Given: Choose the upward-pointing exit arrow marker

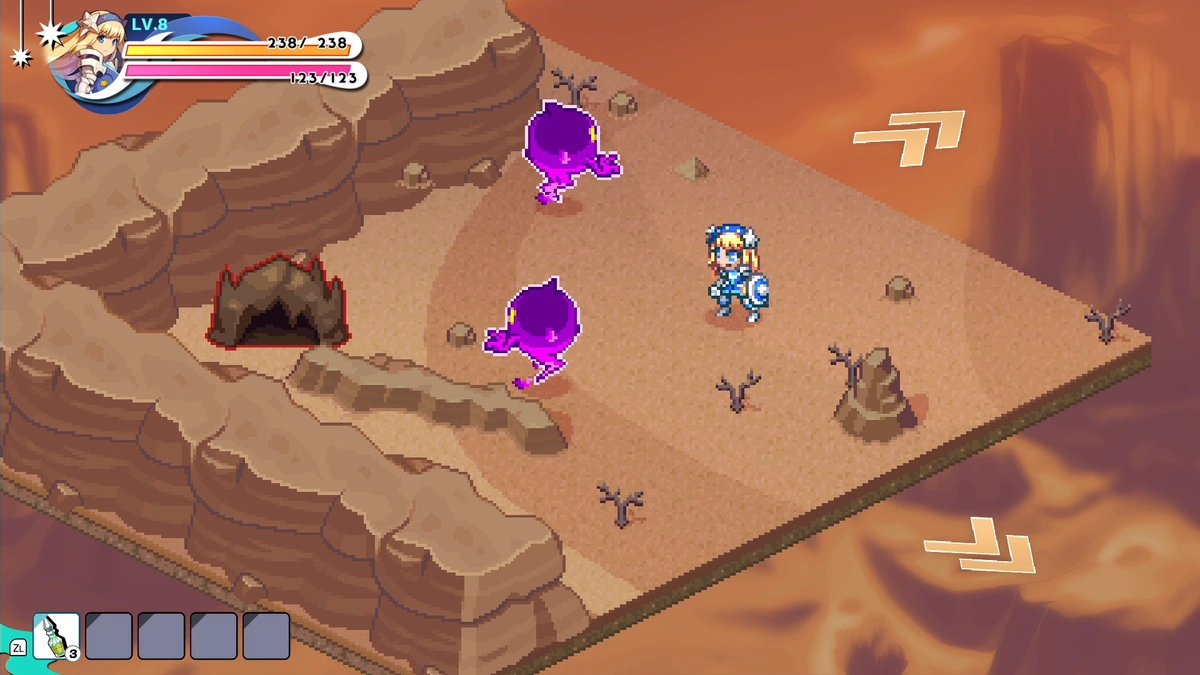Looking at the screenshot, I should 910,138.
